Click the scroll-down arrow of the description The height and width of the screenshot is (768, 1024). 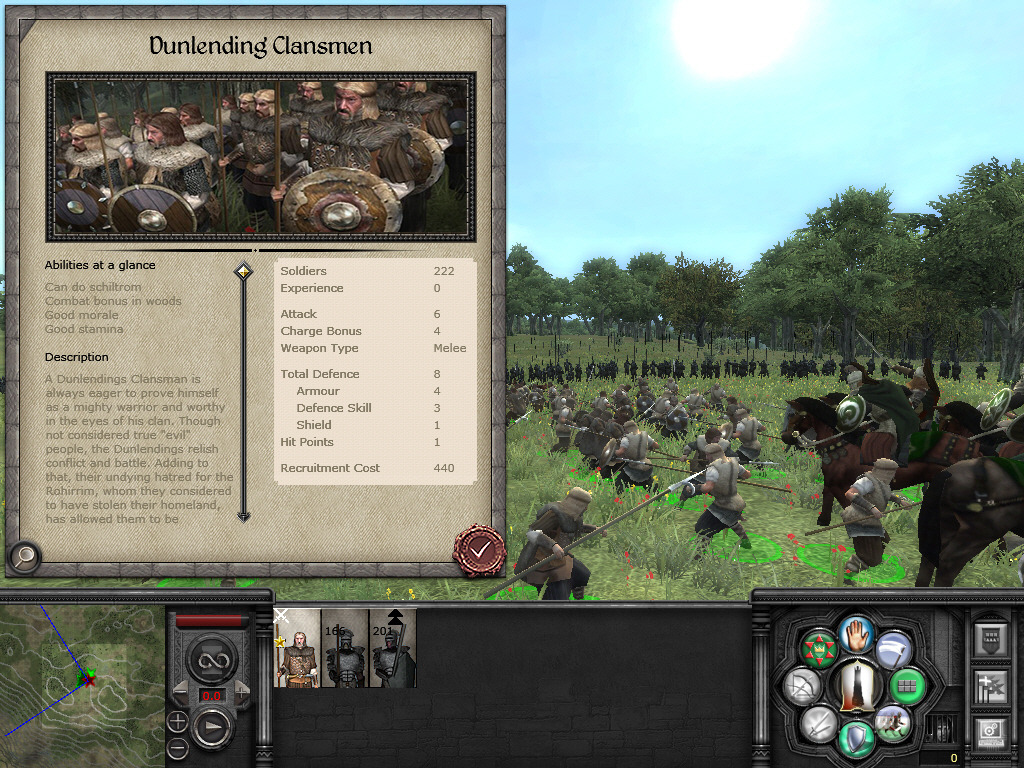[x=243, y=515]
